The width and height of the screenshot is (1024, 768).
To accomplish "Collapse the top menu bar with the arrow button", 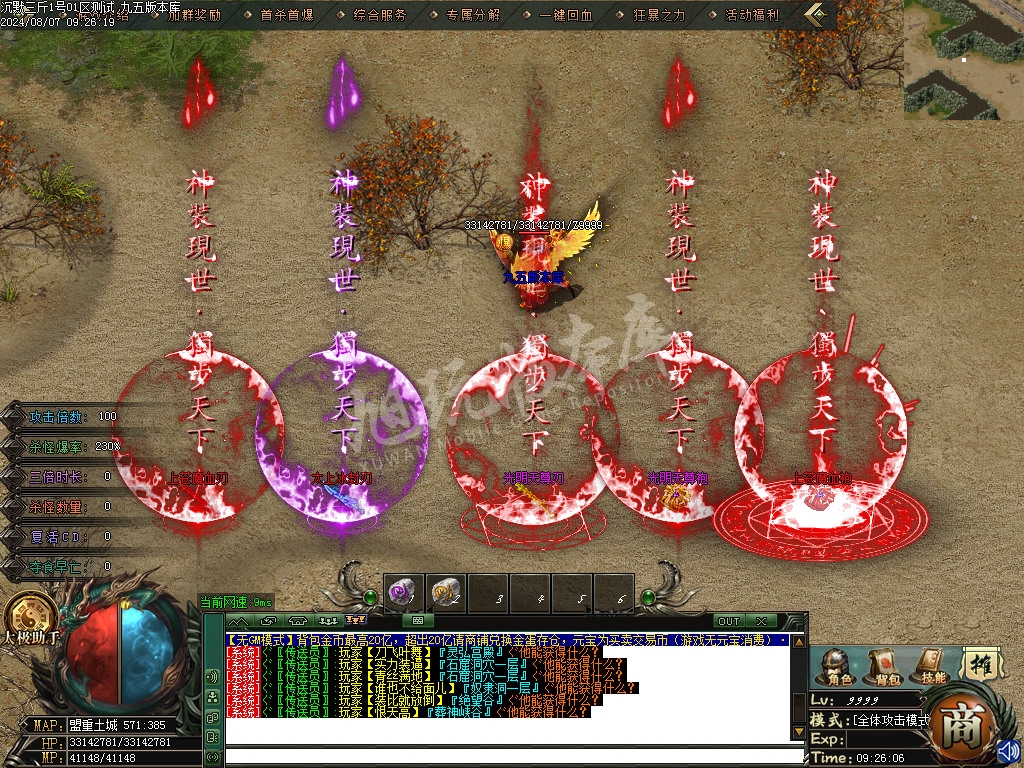I will coord(819,15).
